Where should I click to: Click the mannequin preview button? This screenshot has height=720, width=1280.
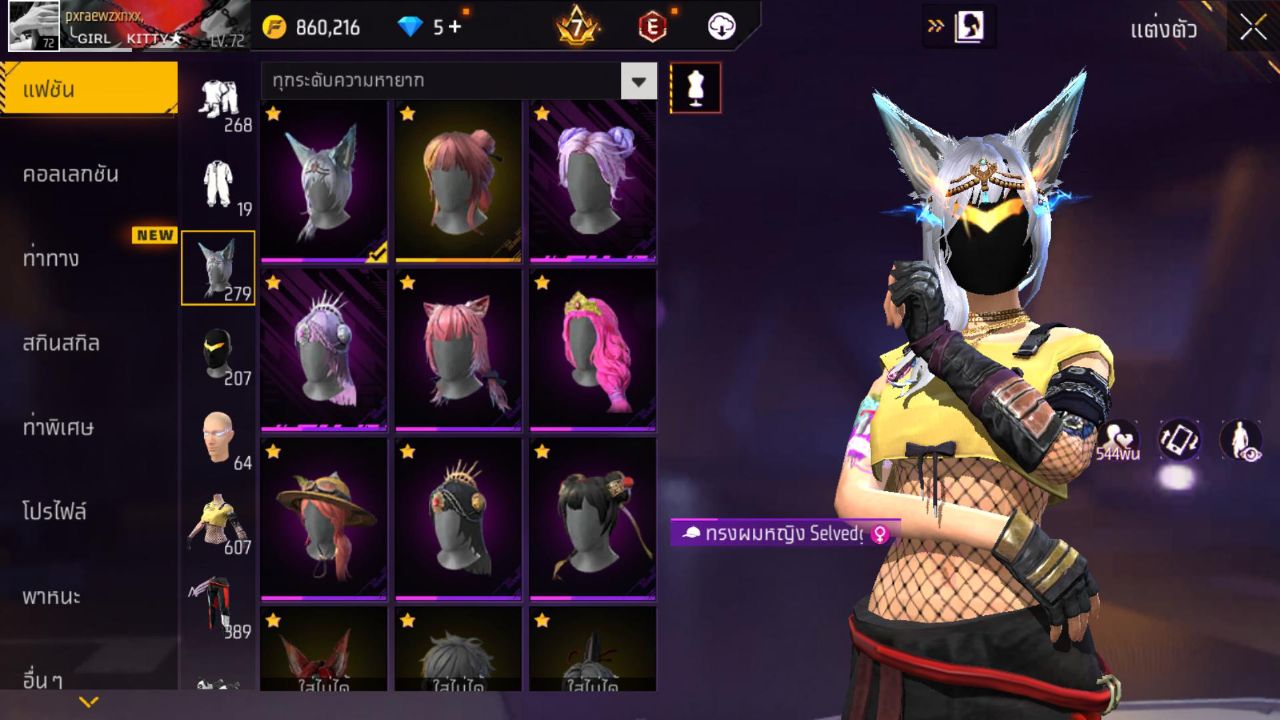[695, 88]
